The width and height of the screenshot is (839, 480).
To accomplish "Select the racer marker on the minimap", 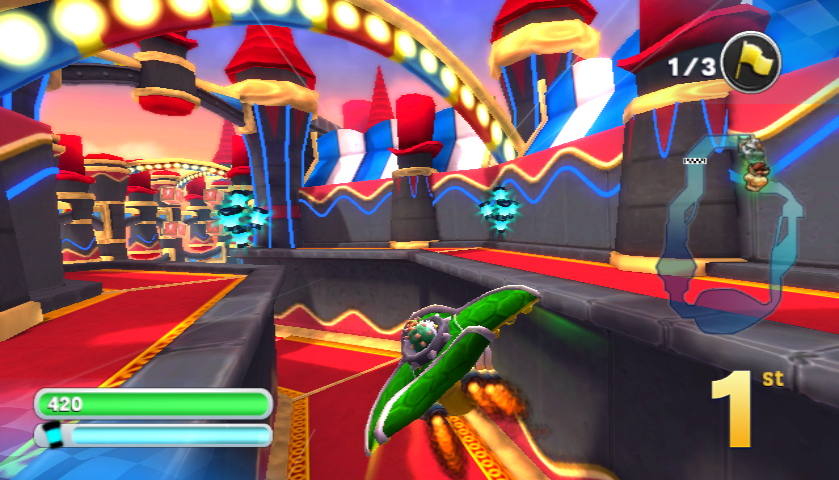I will click(x=755, y=173).
